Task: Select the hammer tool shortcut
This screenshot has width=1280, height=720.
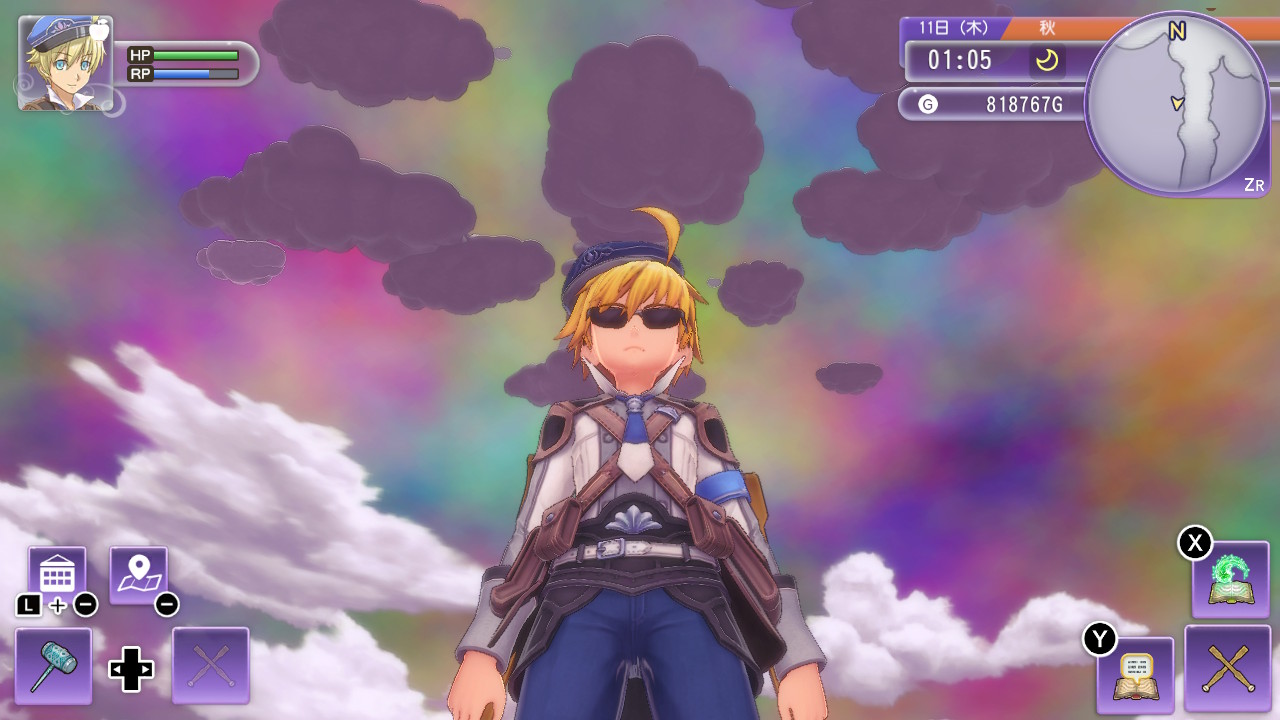Action: click(x=55, y=668)
